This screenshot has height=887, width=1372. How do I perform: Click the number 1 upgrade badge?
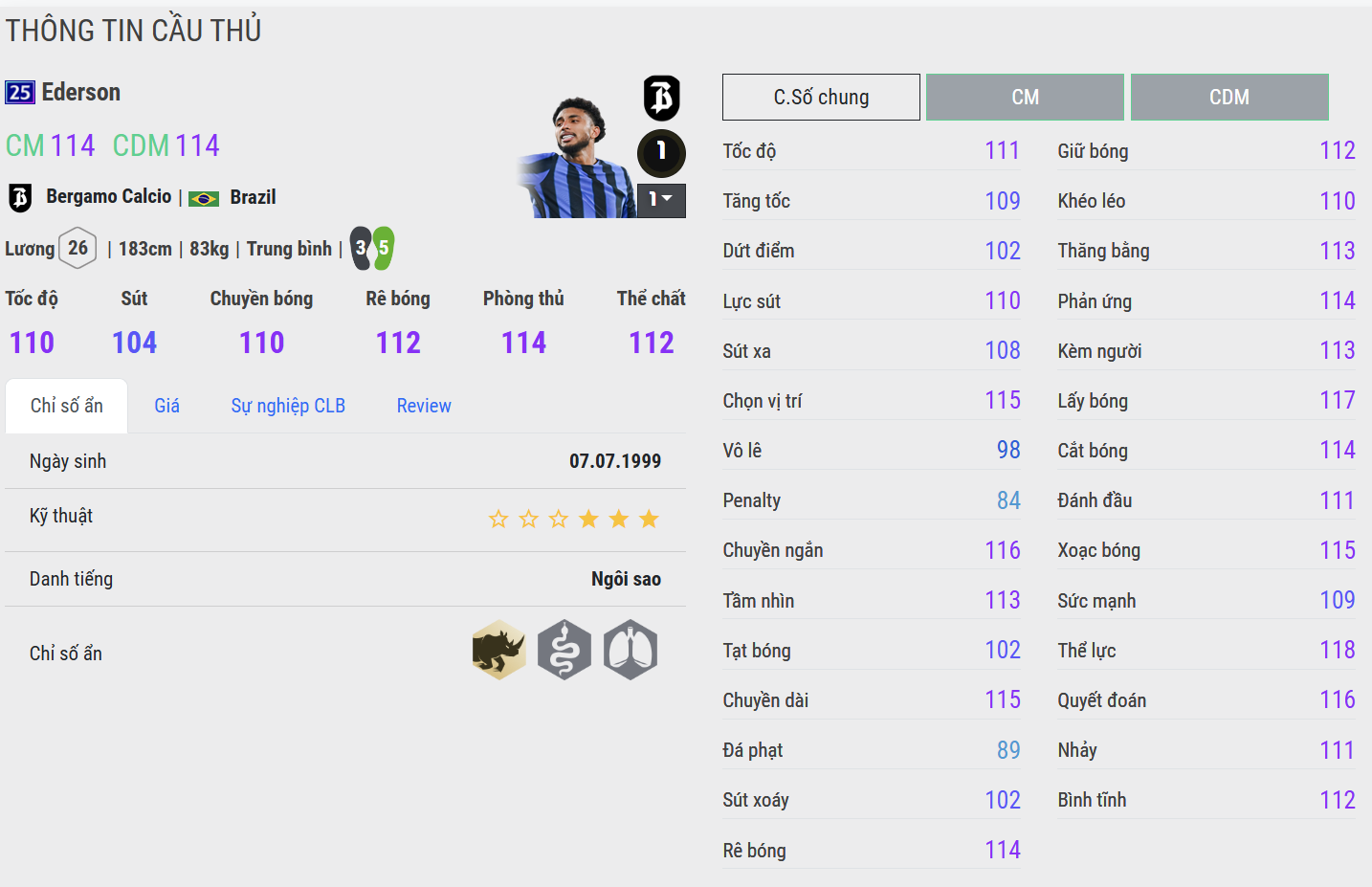pyautogui.click(x=661, y=151)
